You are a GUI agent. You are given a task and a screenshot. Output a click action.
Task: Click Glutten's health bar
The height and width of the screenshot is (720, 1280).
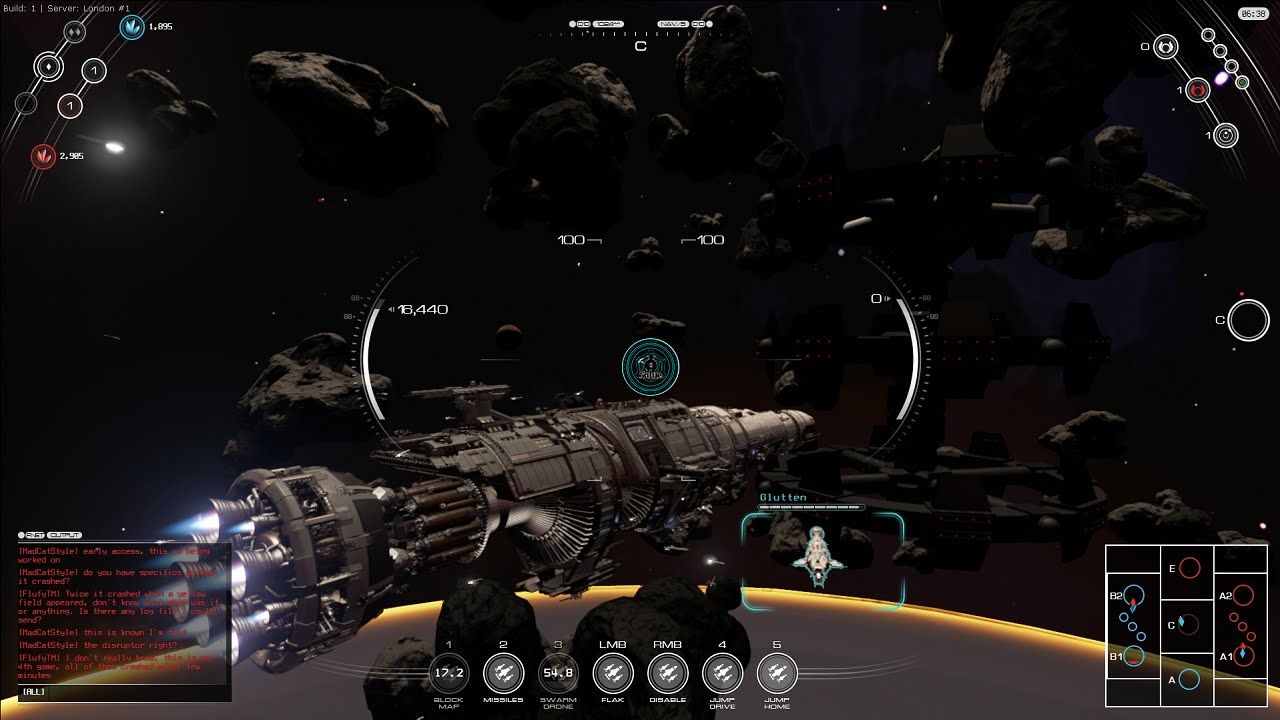pyautogui.click(x=810, y=508)
